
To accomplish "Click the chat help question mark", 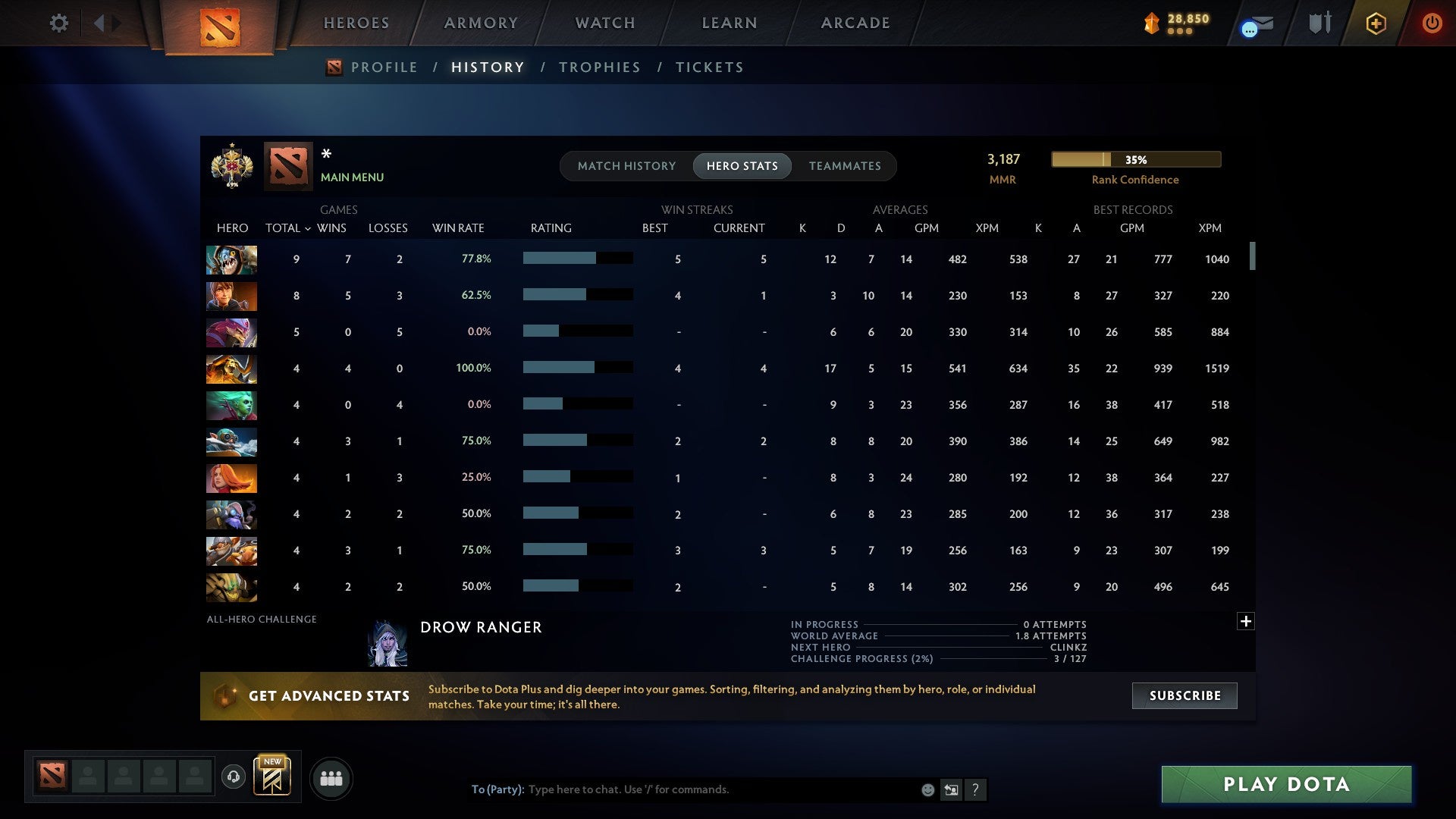I will pyautogui.click(x=977, y=790).
